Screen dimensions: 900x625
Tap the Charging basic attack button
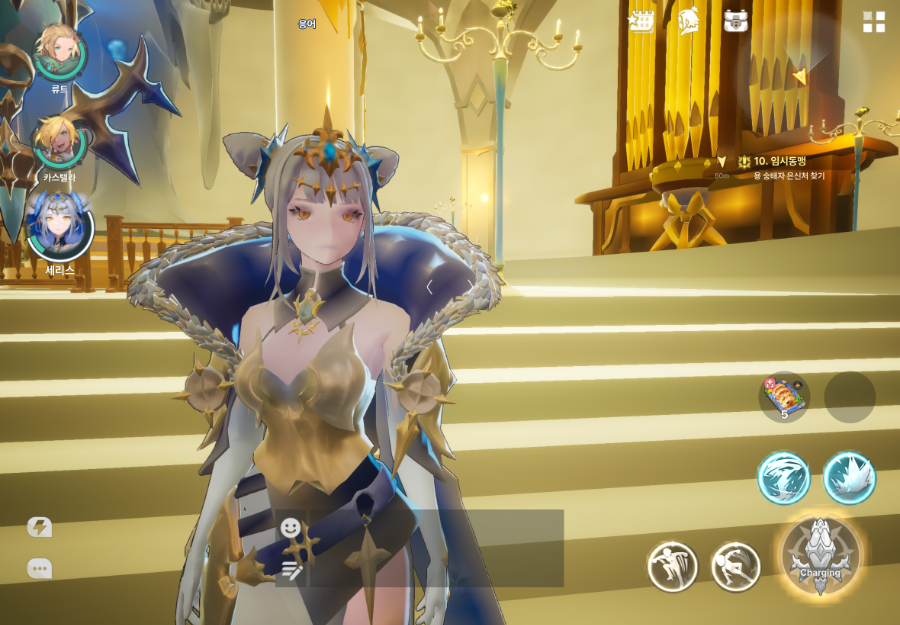[x=820, y=556]
